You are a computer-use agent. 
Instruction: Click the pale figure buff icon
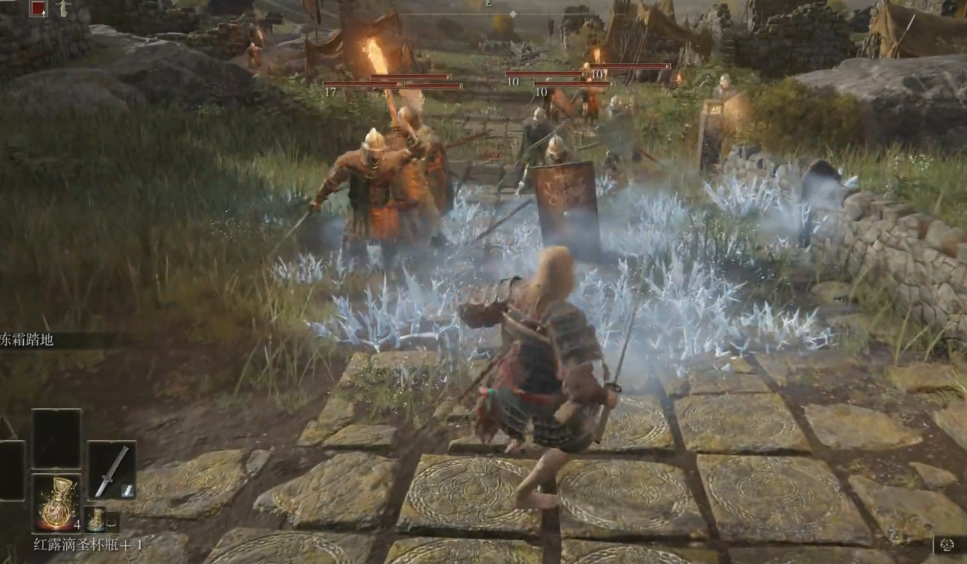coord(63,9)
